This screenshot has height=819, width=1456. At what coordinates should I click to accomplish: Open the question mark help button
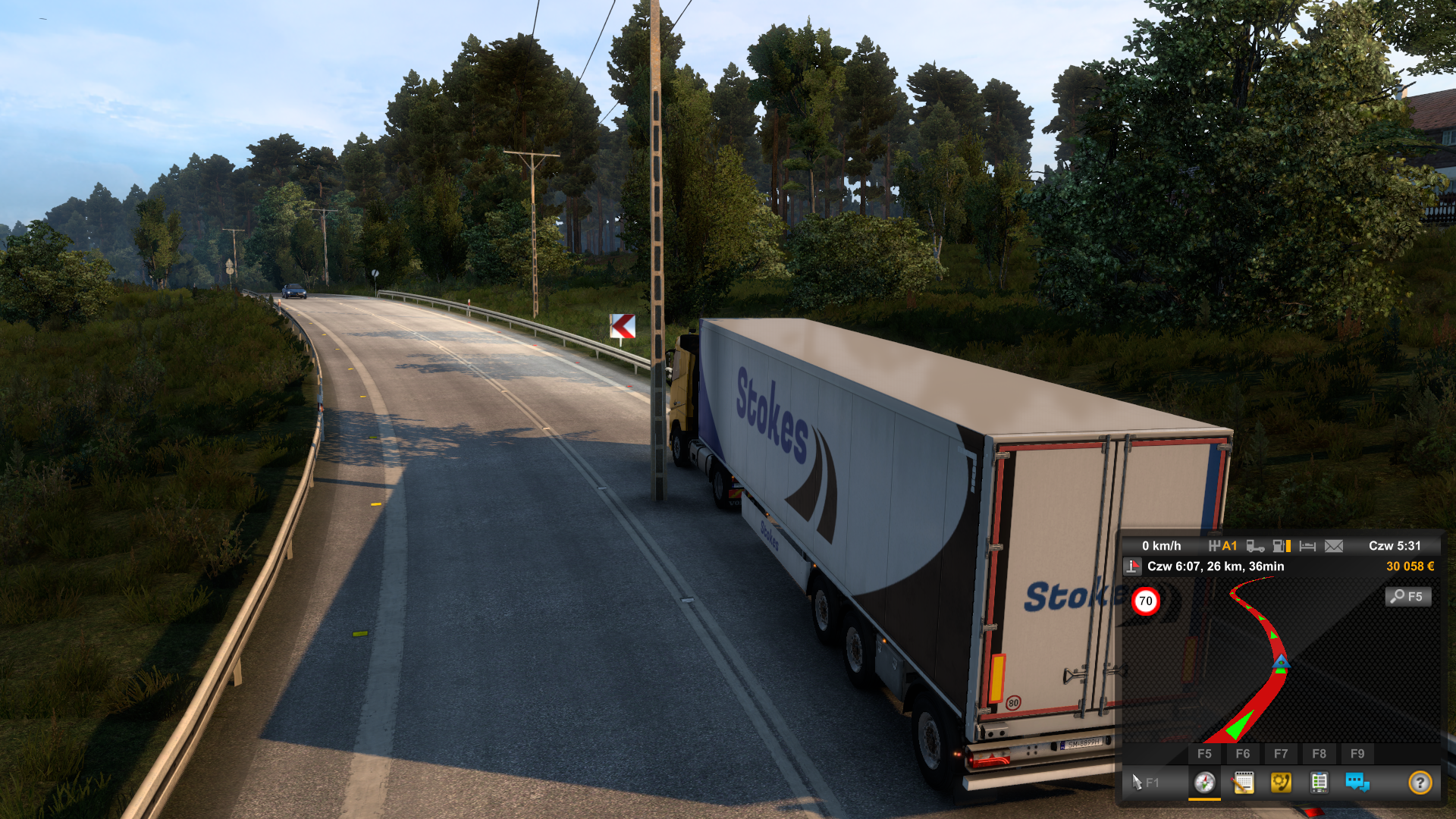pyautogui.click(x=1420, y=782)
